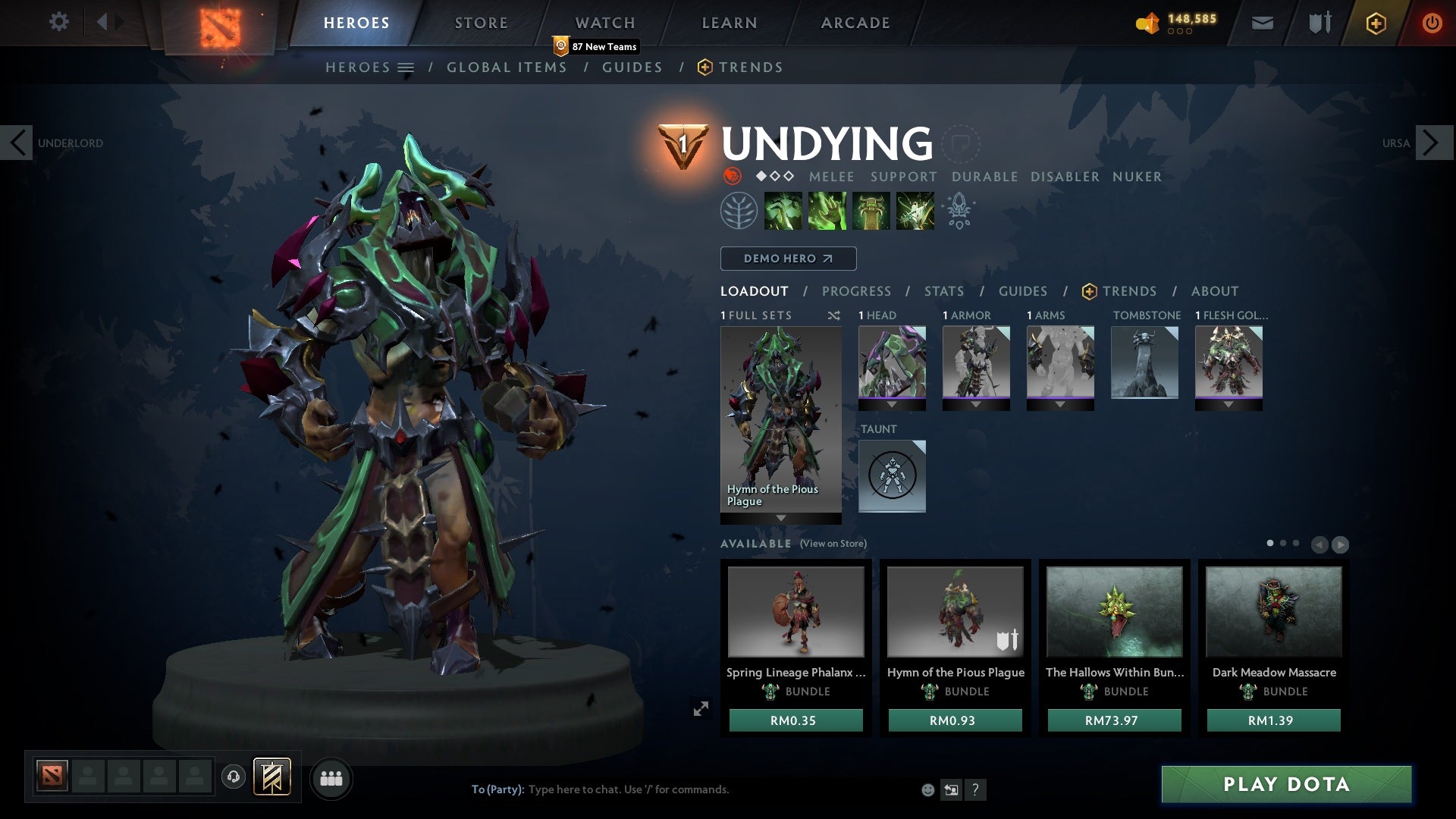Open the voice chat headphone icon

tap(233, 777)
